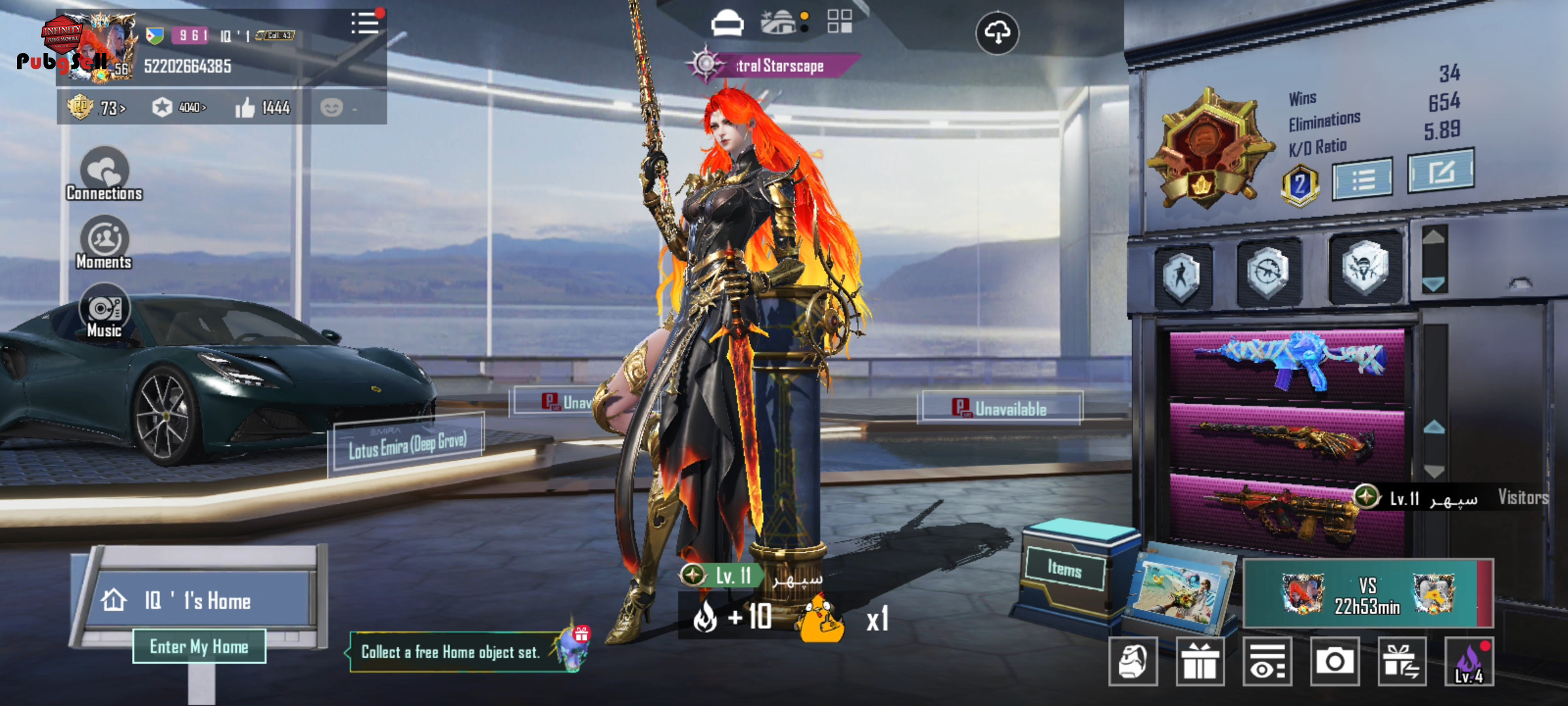Enter My Home

coord(199,647)
